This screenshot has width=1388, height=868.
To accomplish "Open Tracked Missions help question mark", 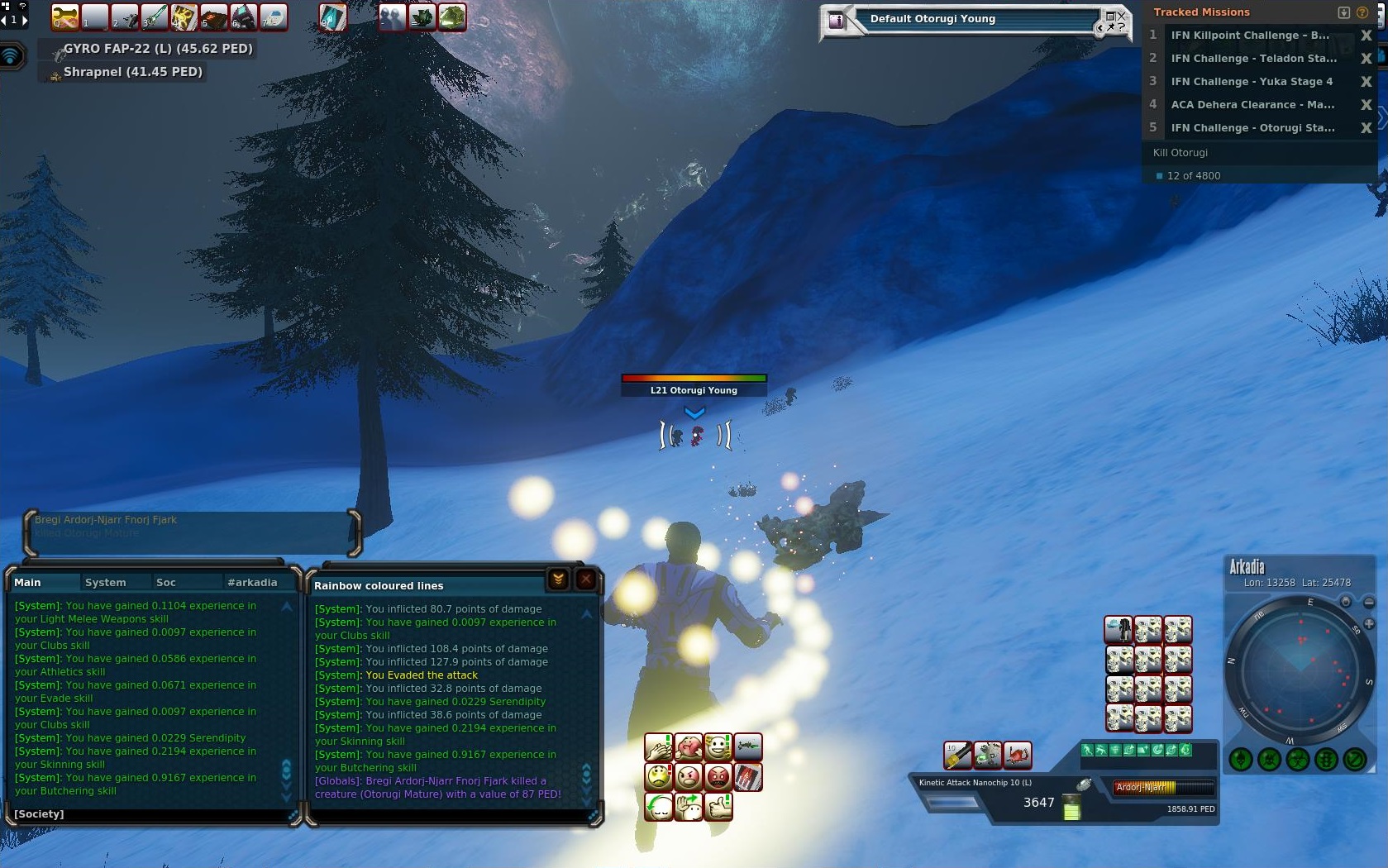I will (x=1362, y=12).
